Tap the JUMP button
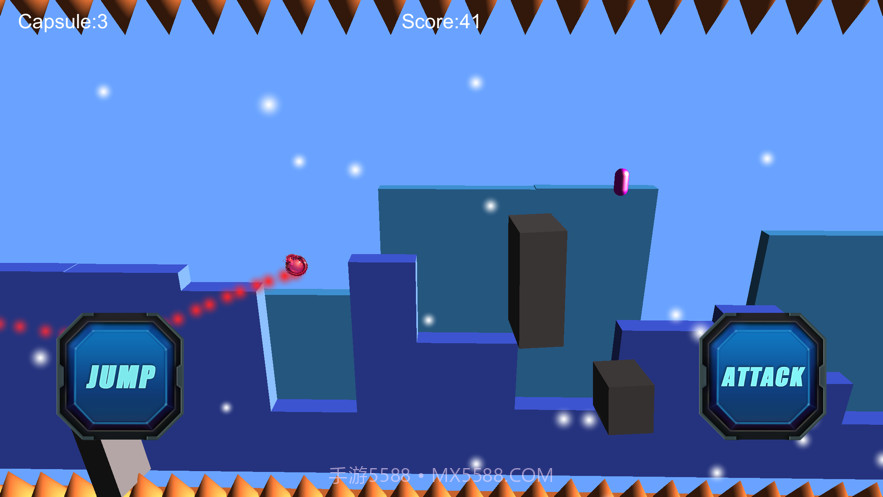The image size is (883, 497). pyautogui.click(x=121, y=376)
